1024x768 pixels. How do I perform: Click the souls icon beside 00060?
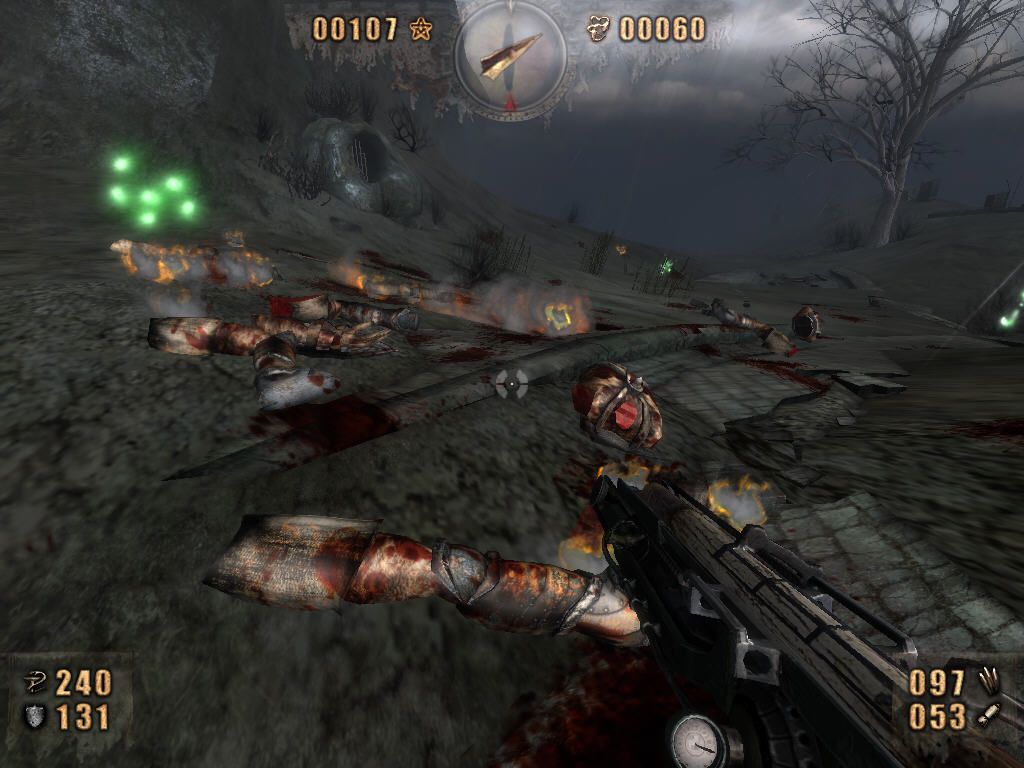[x=599, y=29]
